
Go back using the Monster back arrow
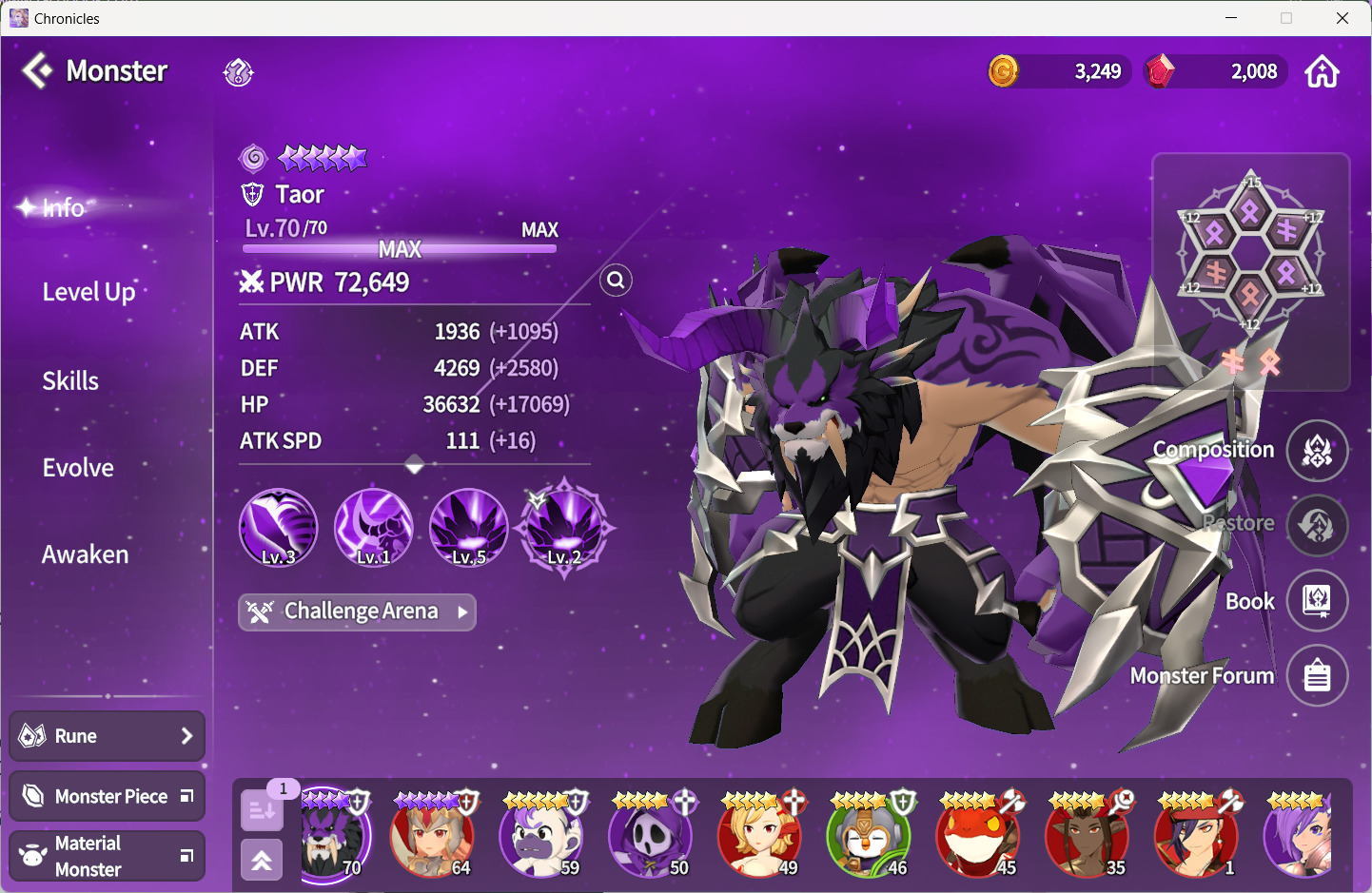click(38, 71)
